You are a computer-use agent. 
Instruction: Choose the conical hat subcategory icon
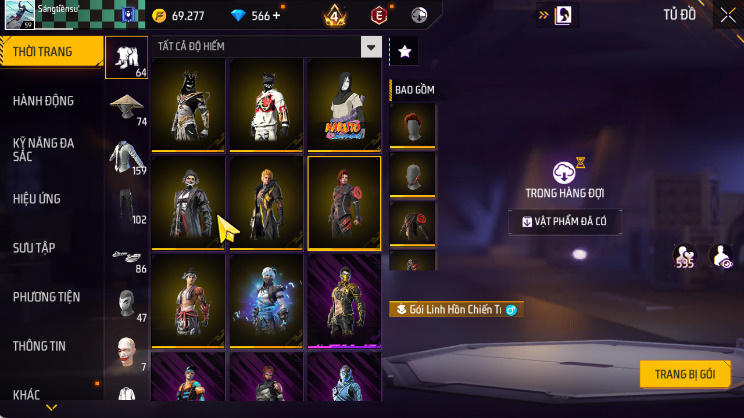[x=126, y=107]
